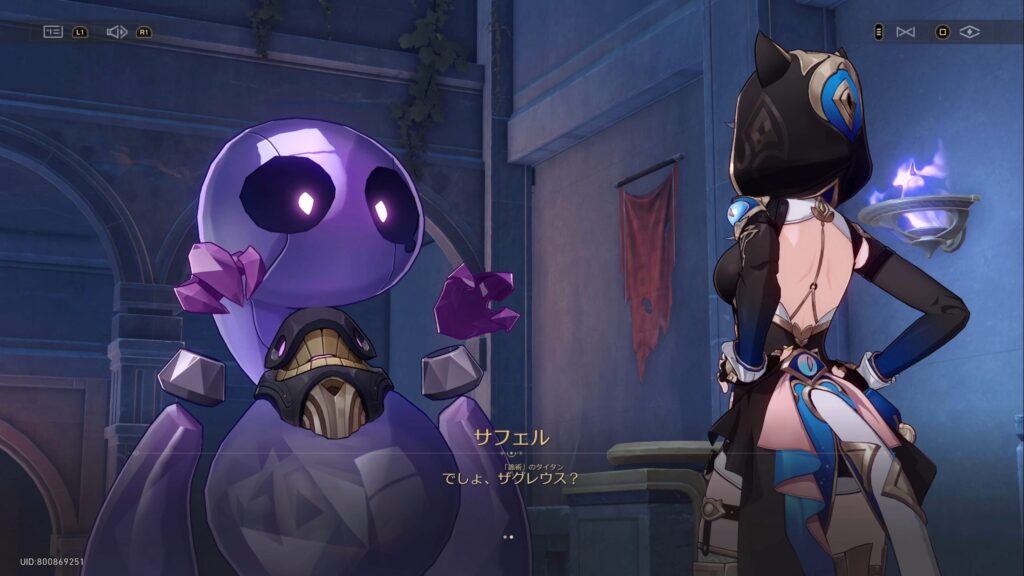
Task: Toggle the auto-play speaker icon
Action: [x=116, y=32]
